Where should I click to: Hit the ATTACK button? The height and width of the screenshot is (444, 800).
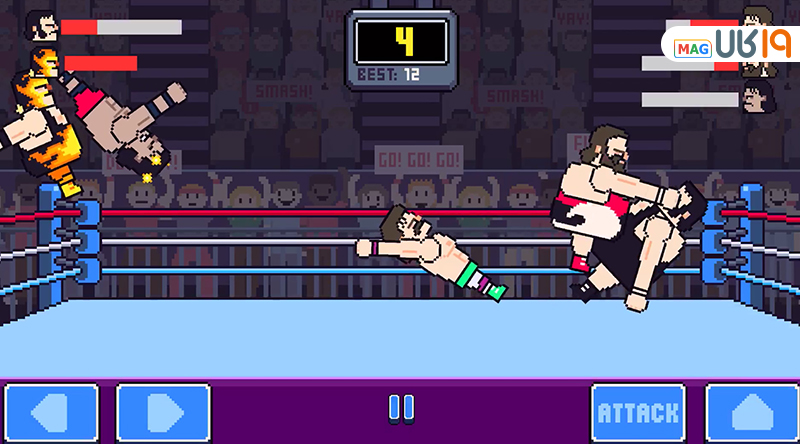coord(638,412)
